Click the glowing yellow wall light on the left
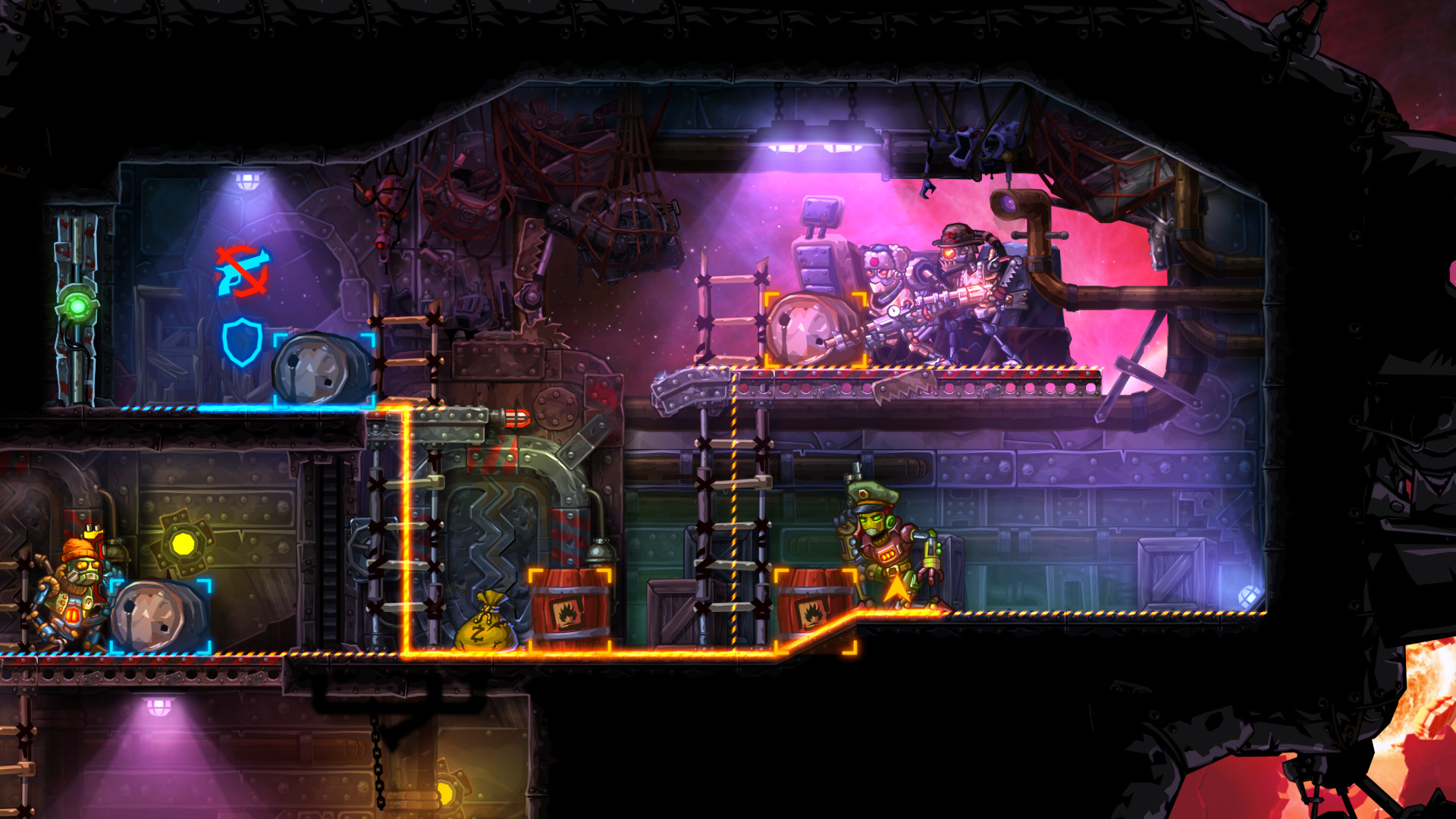 coord(186,542)
